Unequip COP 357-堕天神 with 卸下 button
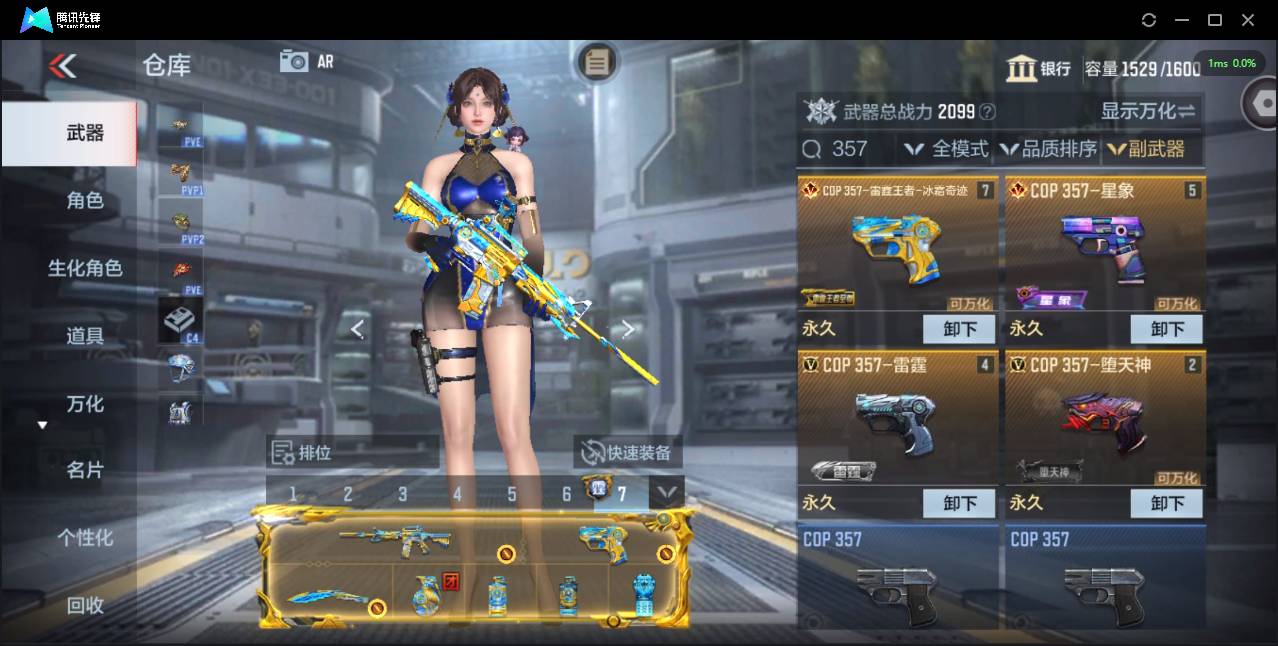Viewport: 1278px width, 646px height. [x=1166, y=503]
